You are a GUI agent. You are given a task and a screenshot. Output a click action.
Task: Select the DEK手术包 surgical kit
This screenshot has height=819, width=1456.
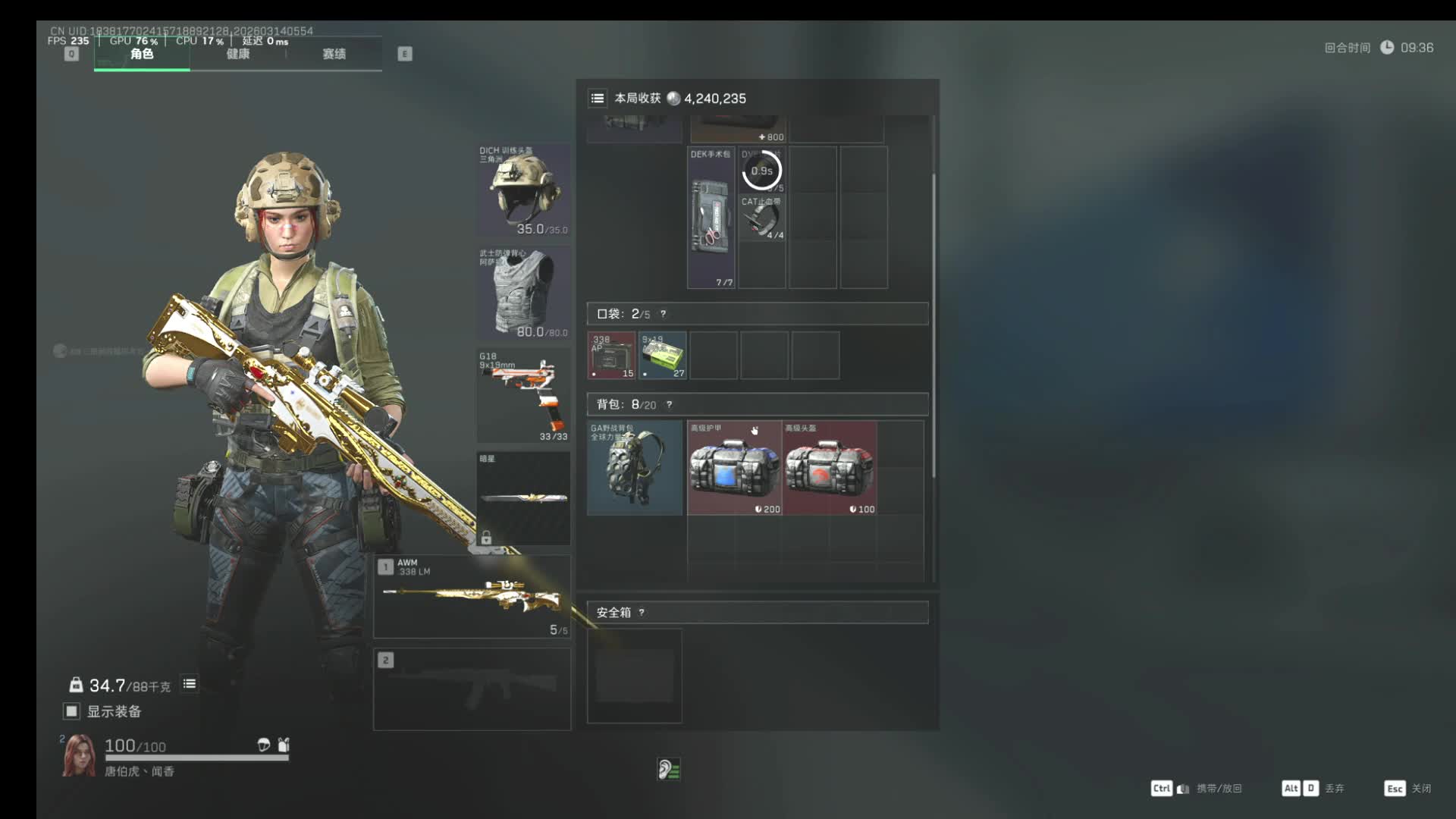pos(711,218)
